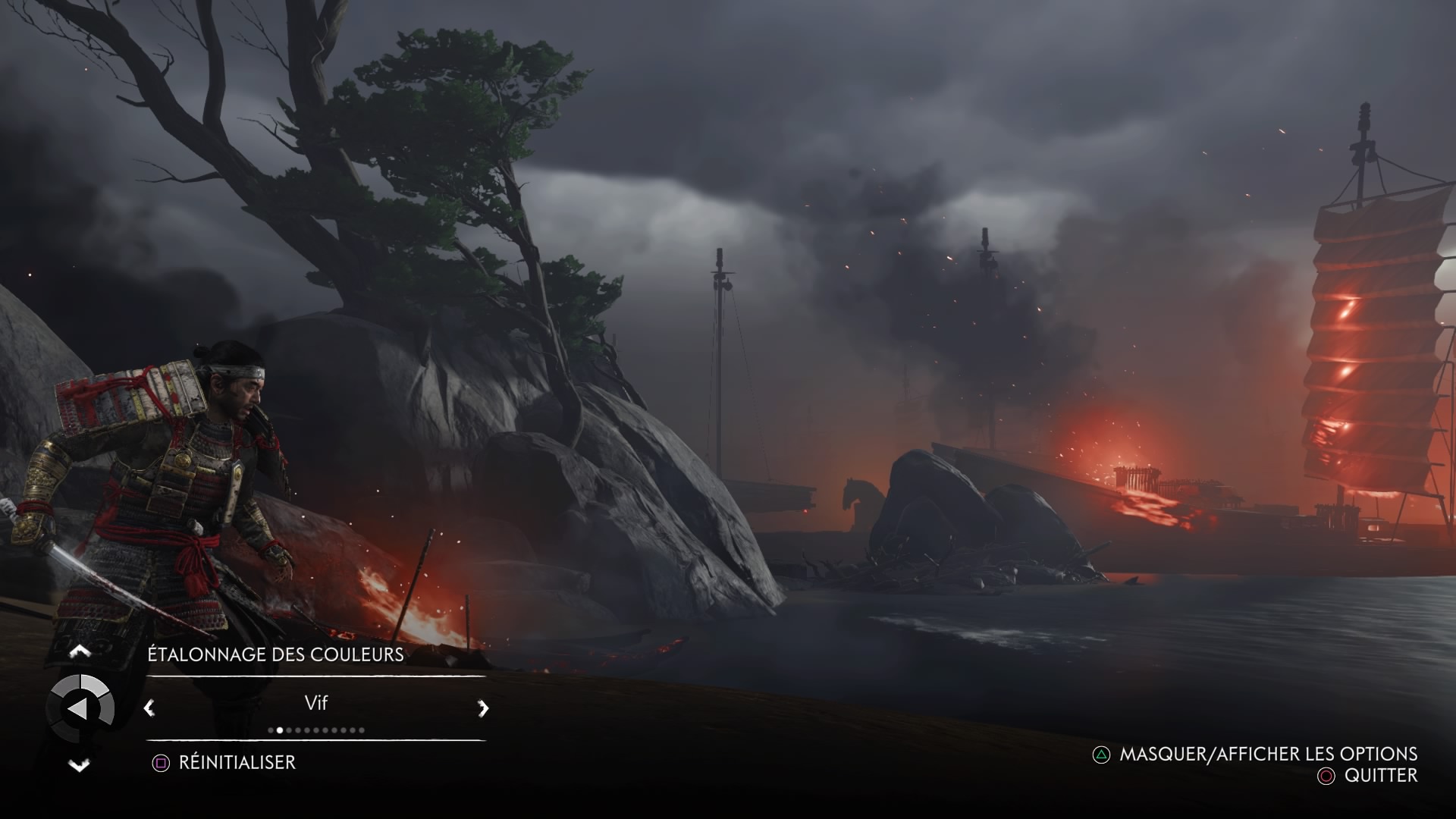The width and height of the screenshot is (1456, 819).
Task: Select the next color grading preset arrow
Action: point(483,708)
